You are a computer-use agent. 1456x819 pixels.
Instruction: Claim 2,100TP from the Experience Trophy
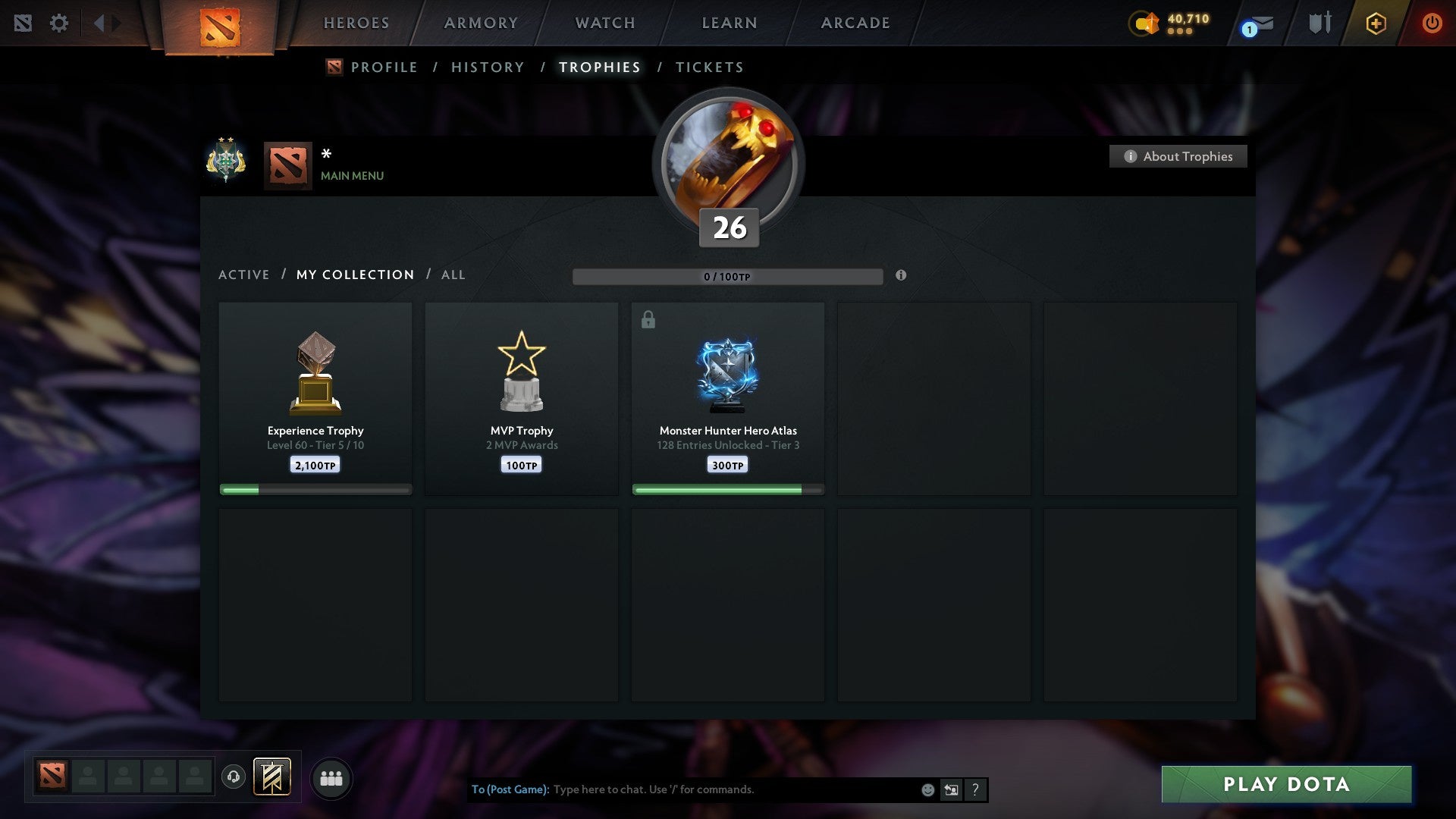pos(315,464)
